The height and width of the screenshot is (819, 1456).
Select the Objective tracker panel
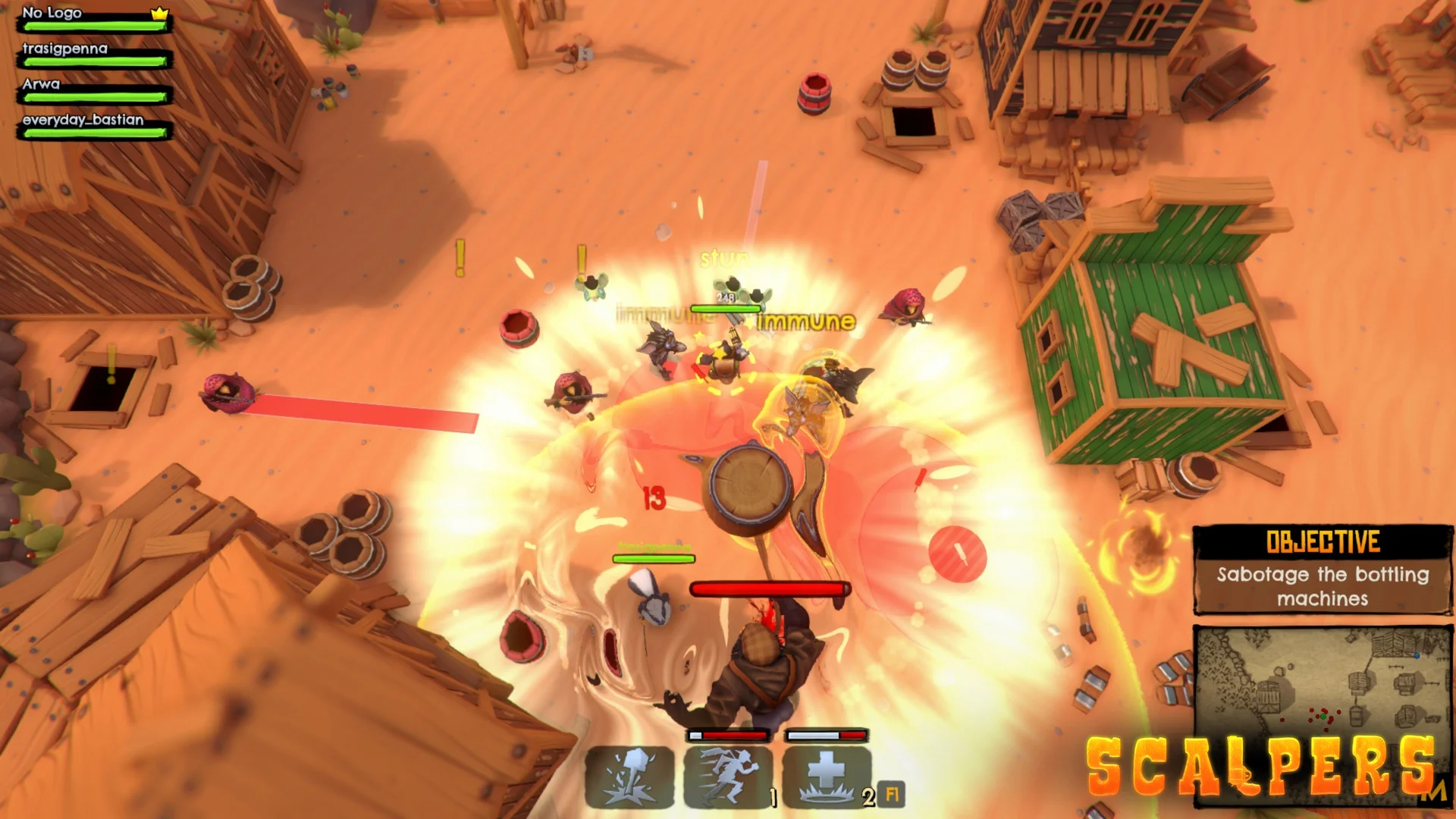(1323, 569)
